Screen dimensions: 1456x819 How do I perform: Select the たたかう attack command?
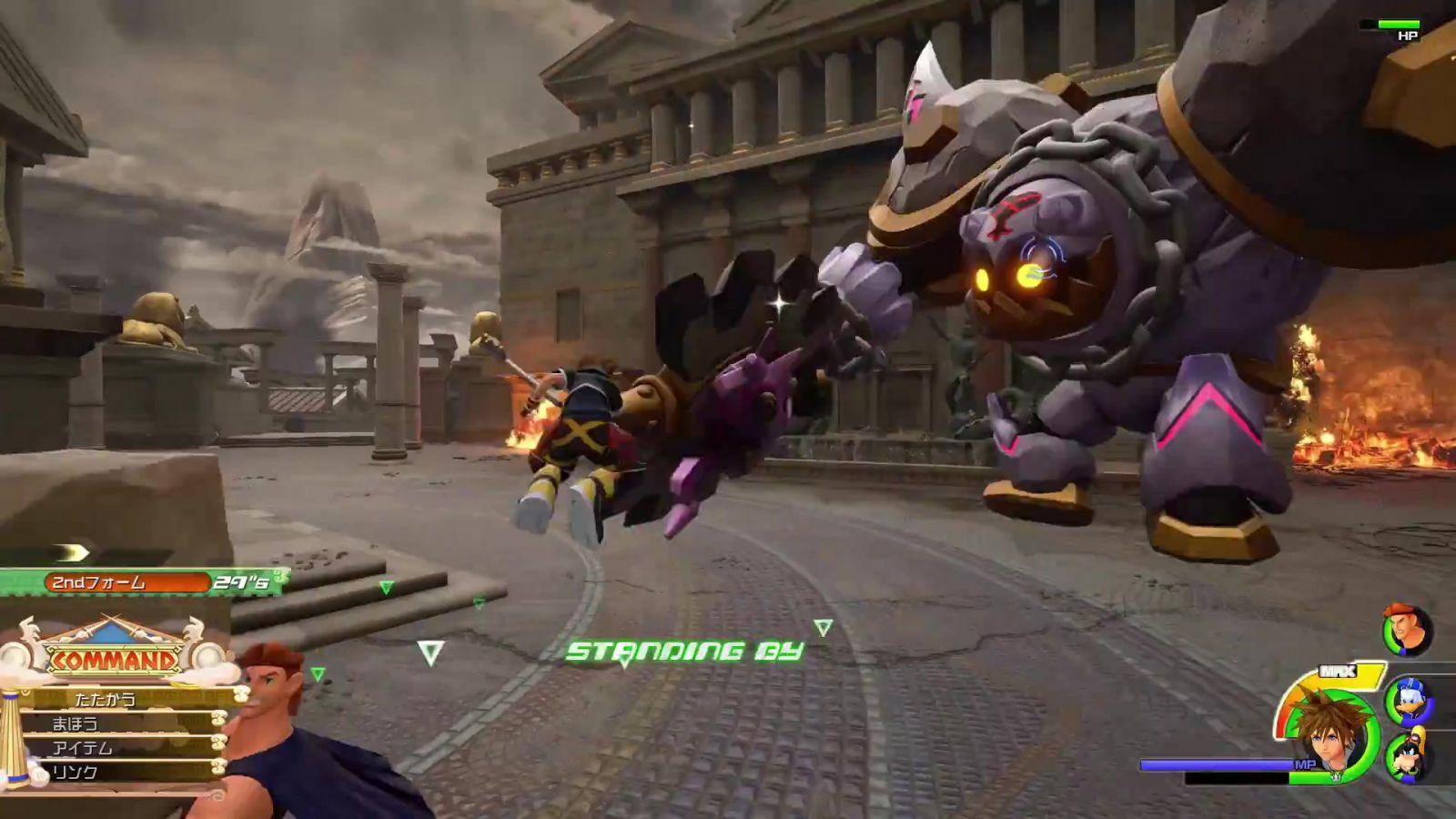pos(118,699)
